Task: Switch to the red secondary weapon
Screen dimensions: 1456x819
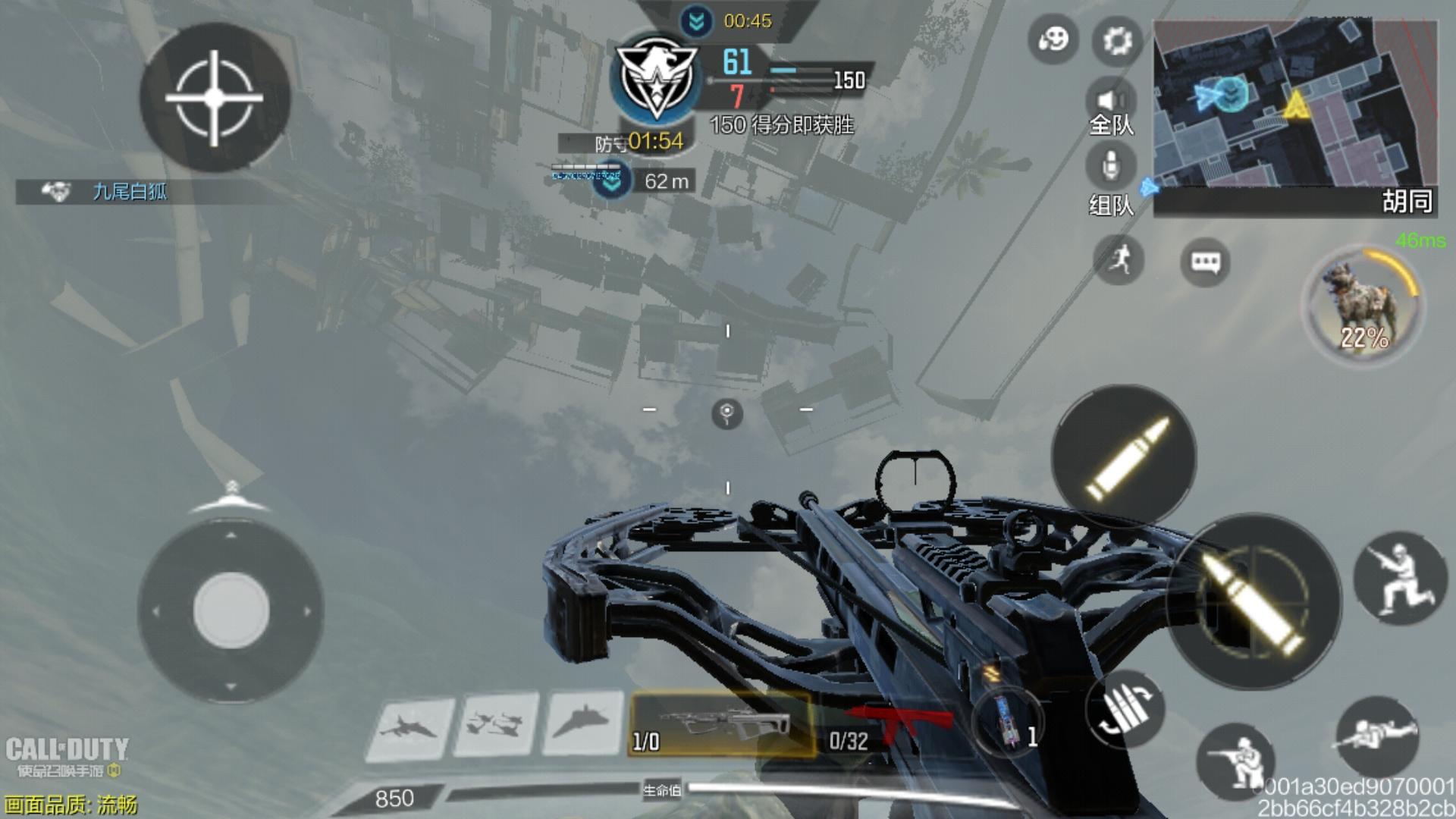Action: (x=887, y=726)
